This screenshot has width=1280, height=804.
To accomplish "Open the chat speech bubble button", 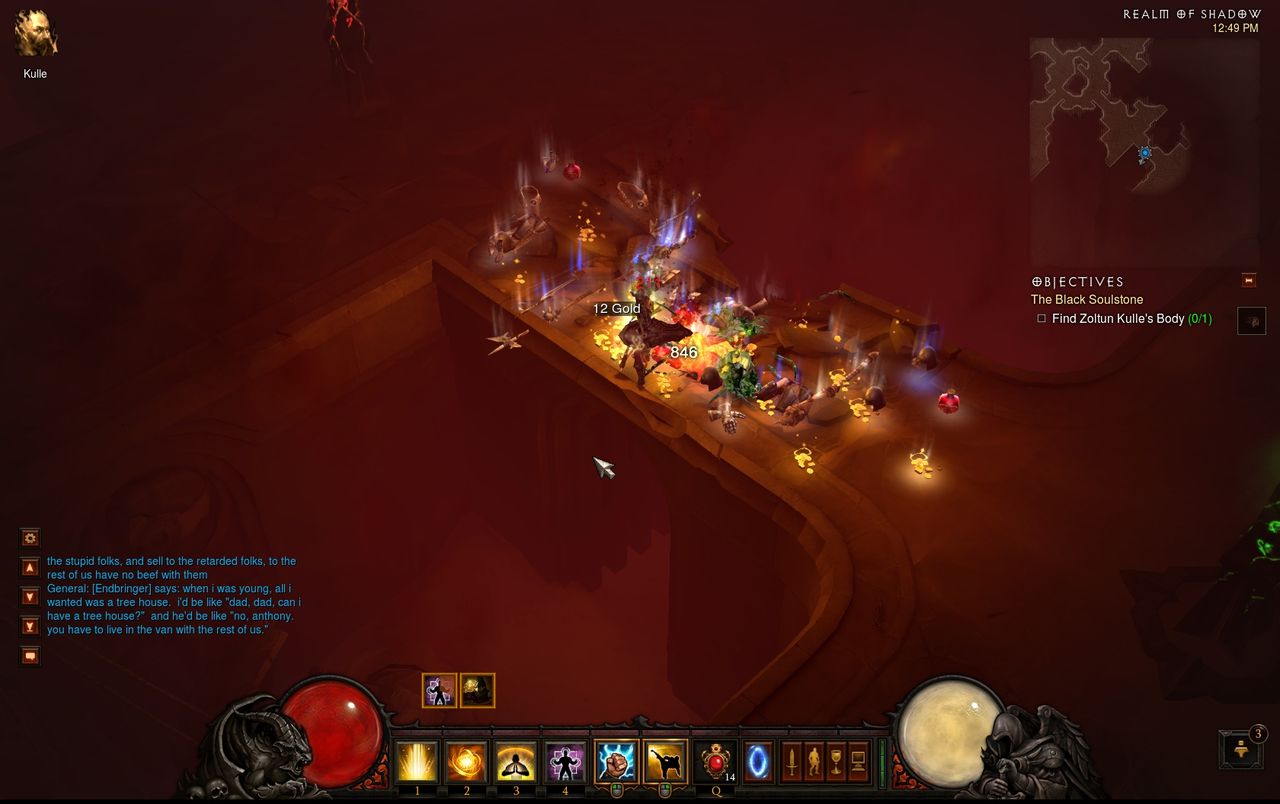I will point(30,656).
